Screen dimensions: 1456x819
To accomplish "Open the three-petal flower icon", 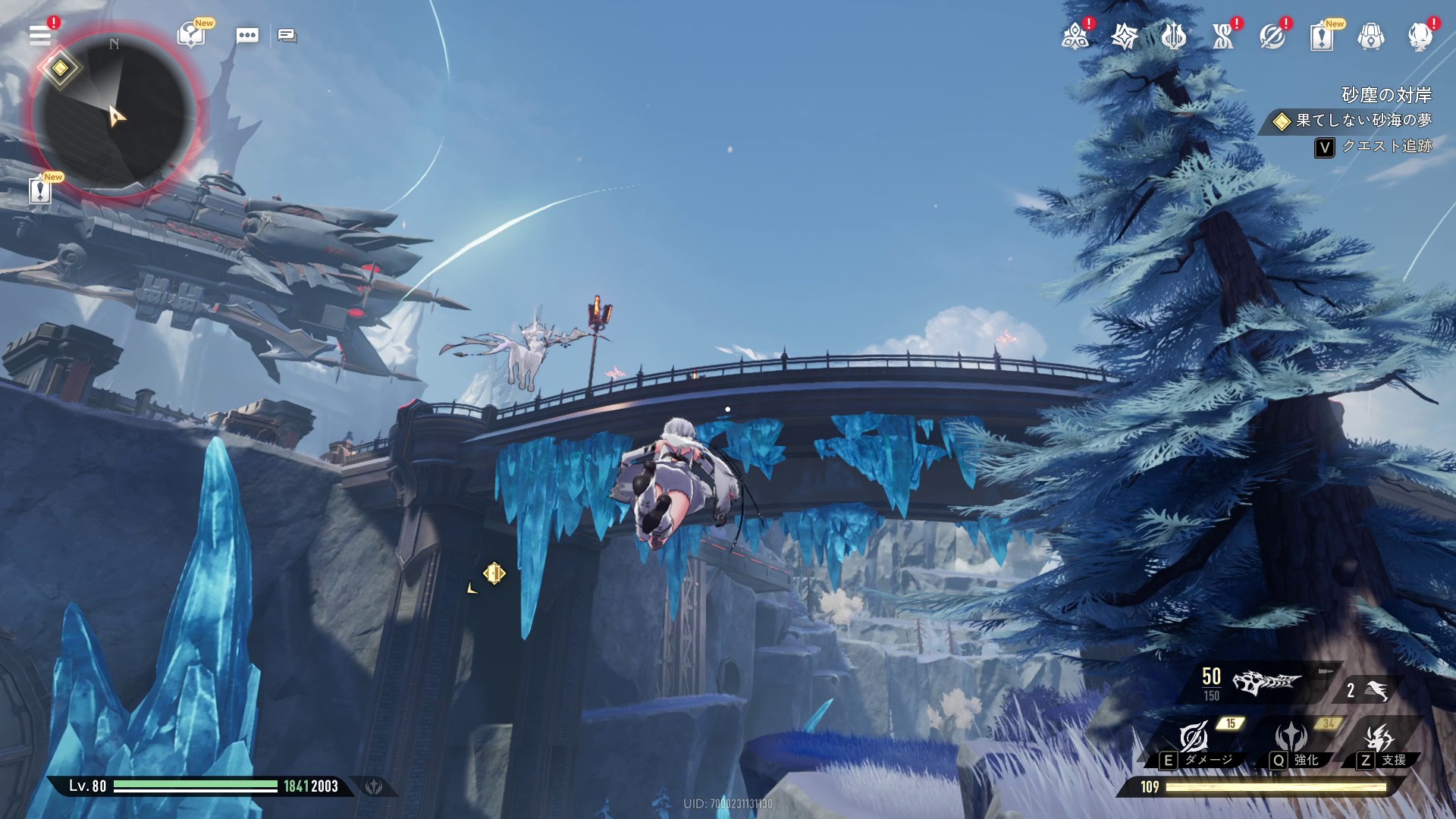I will pyautogui.click(x=1075, y=36).
